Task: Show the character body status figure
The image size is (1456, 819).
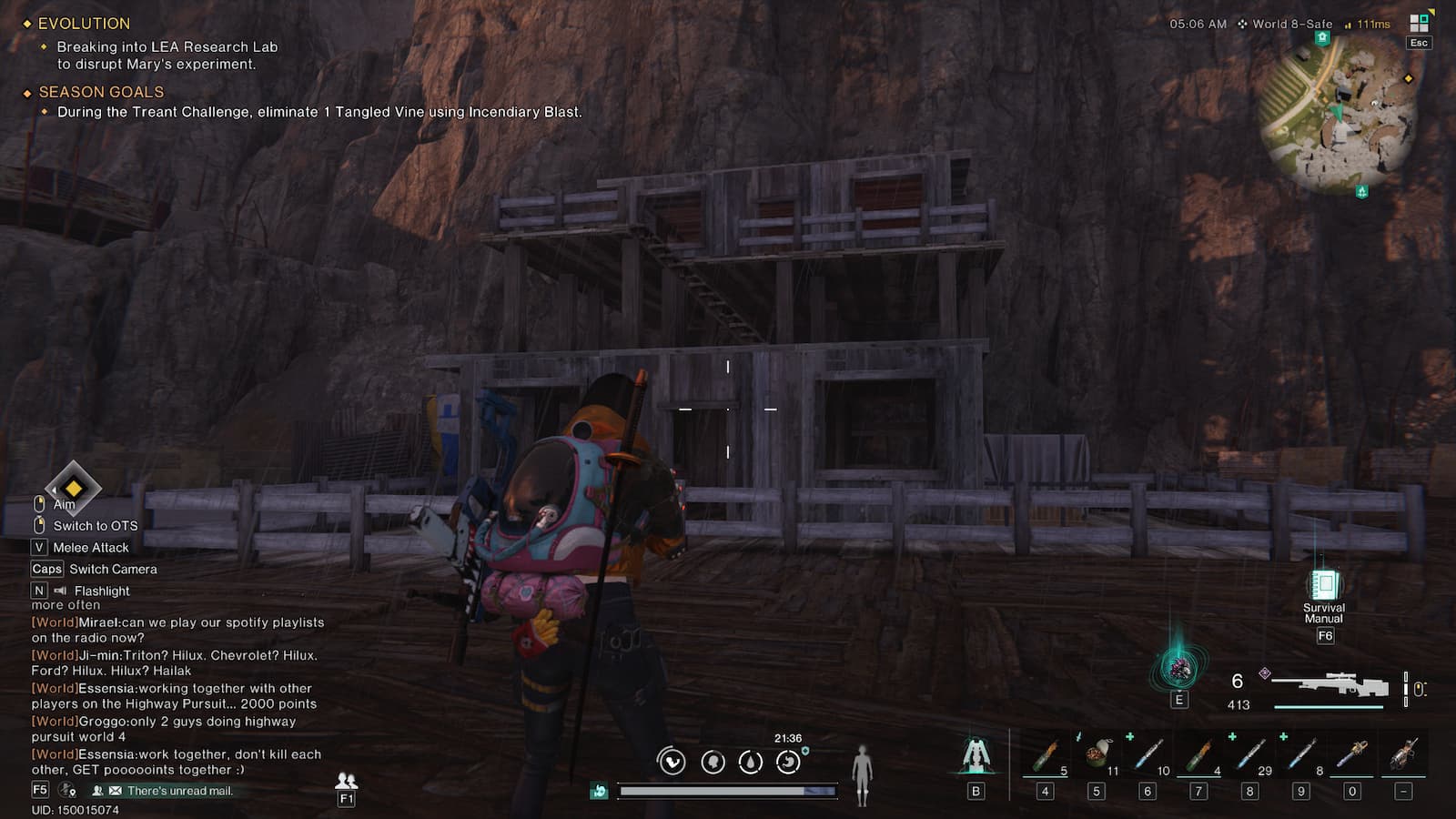Action: (862, 773)
